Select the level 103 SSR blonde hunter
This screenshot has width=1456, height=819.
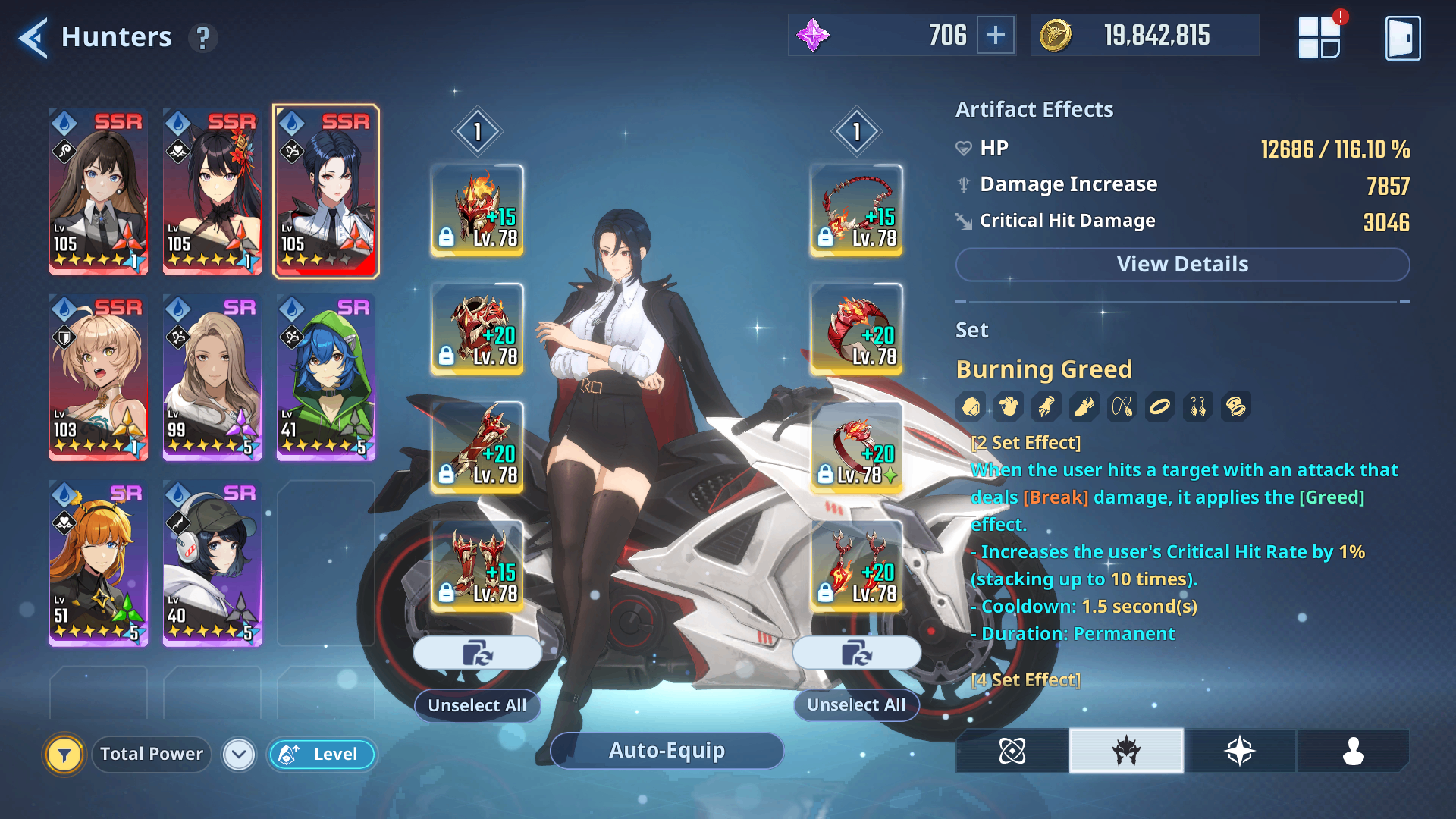click(x=99, y=378)
